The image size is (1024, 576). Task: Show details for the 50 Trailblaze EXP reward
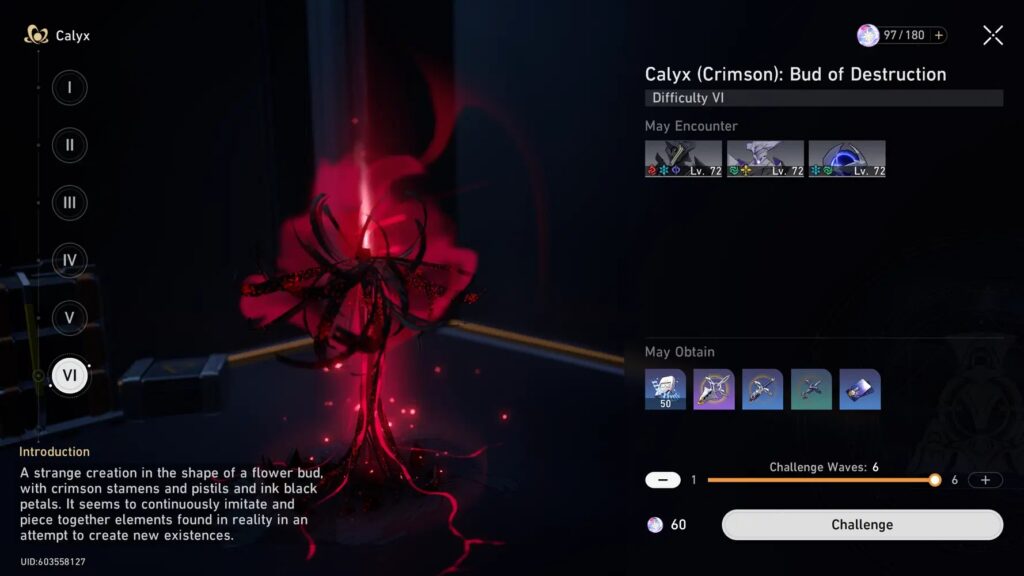(665, 389)
